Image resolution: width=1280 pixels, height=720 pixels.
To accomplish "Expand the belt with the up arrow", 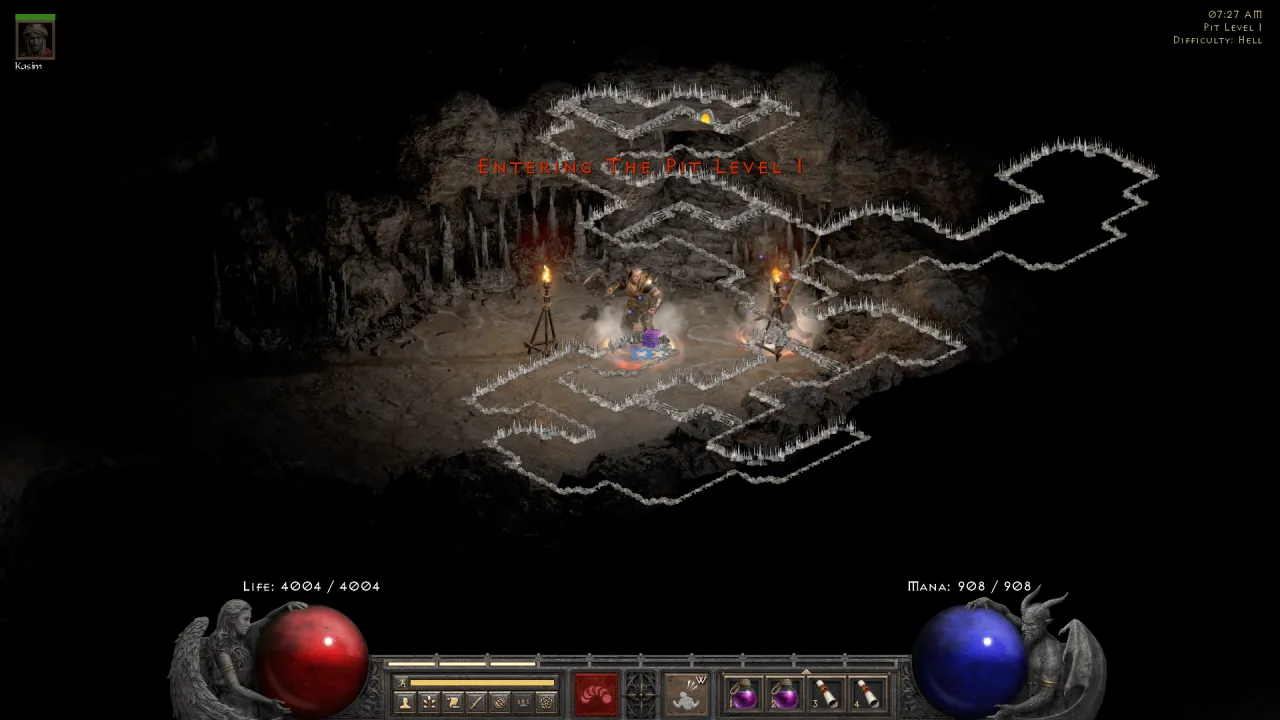I will pos(805,670).
